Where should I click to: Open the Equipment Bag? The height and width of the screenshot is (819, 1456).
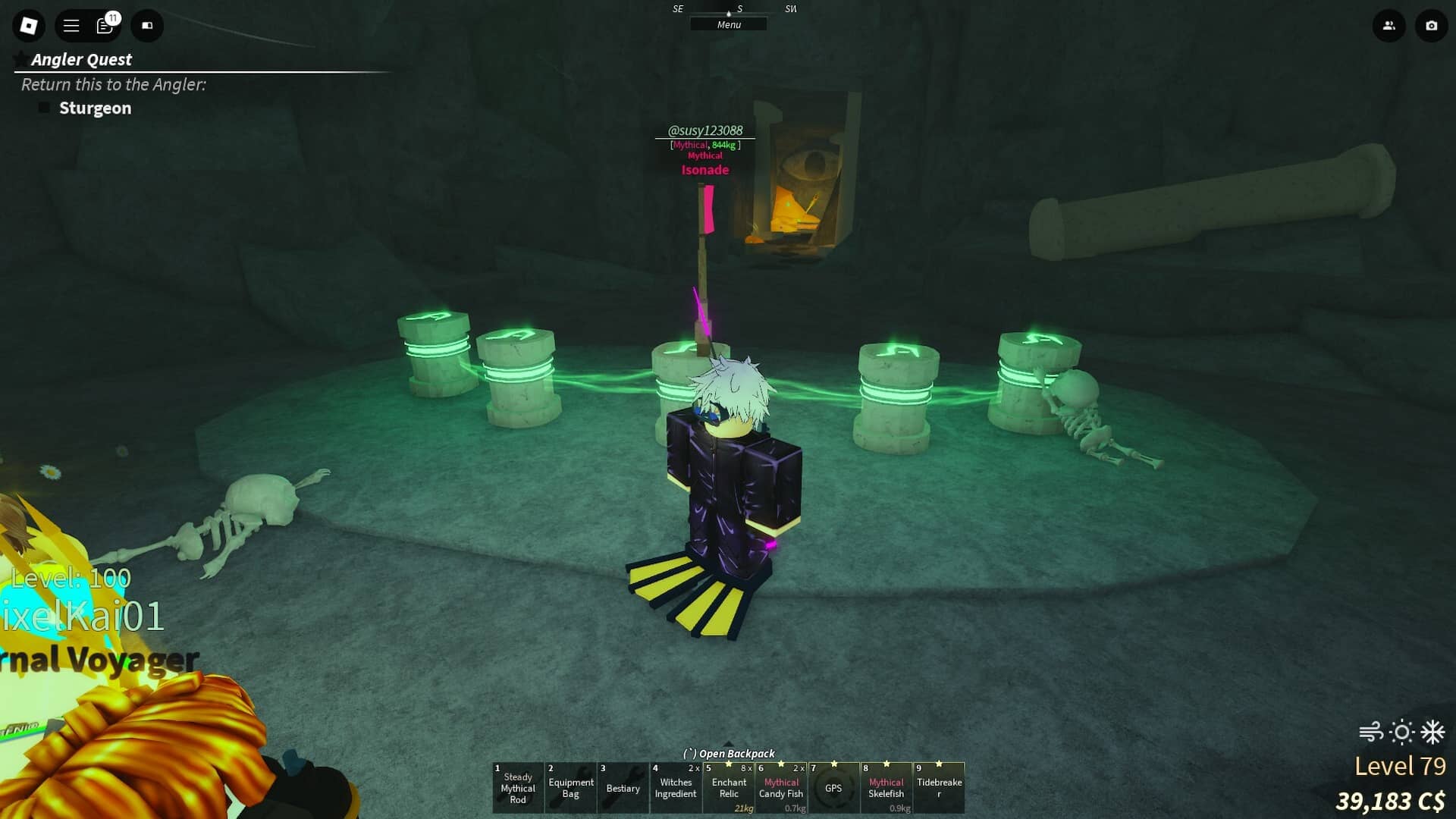[570, 788]
